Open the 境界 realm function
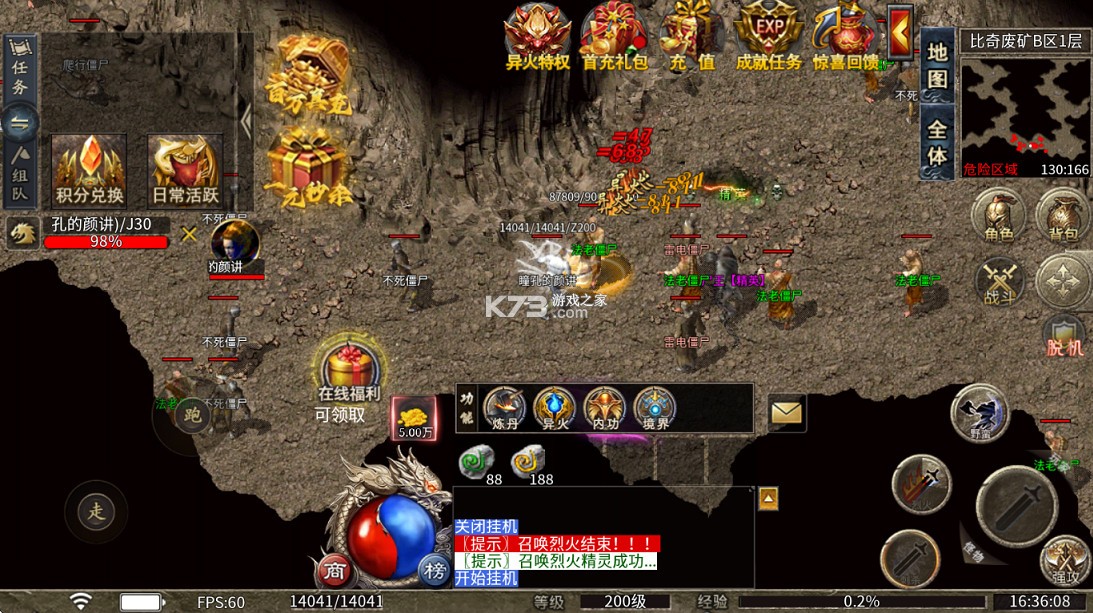Screen dimensions: 1093x613 pos(656,409)
